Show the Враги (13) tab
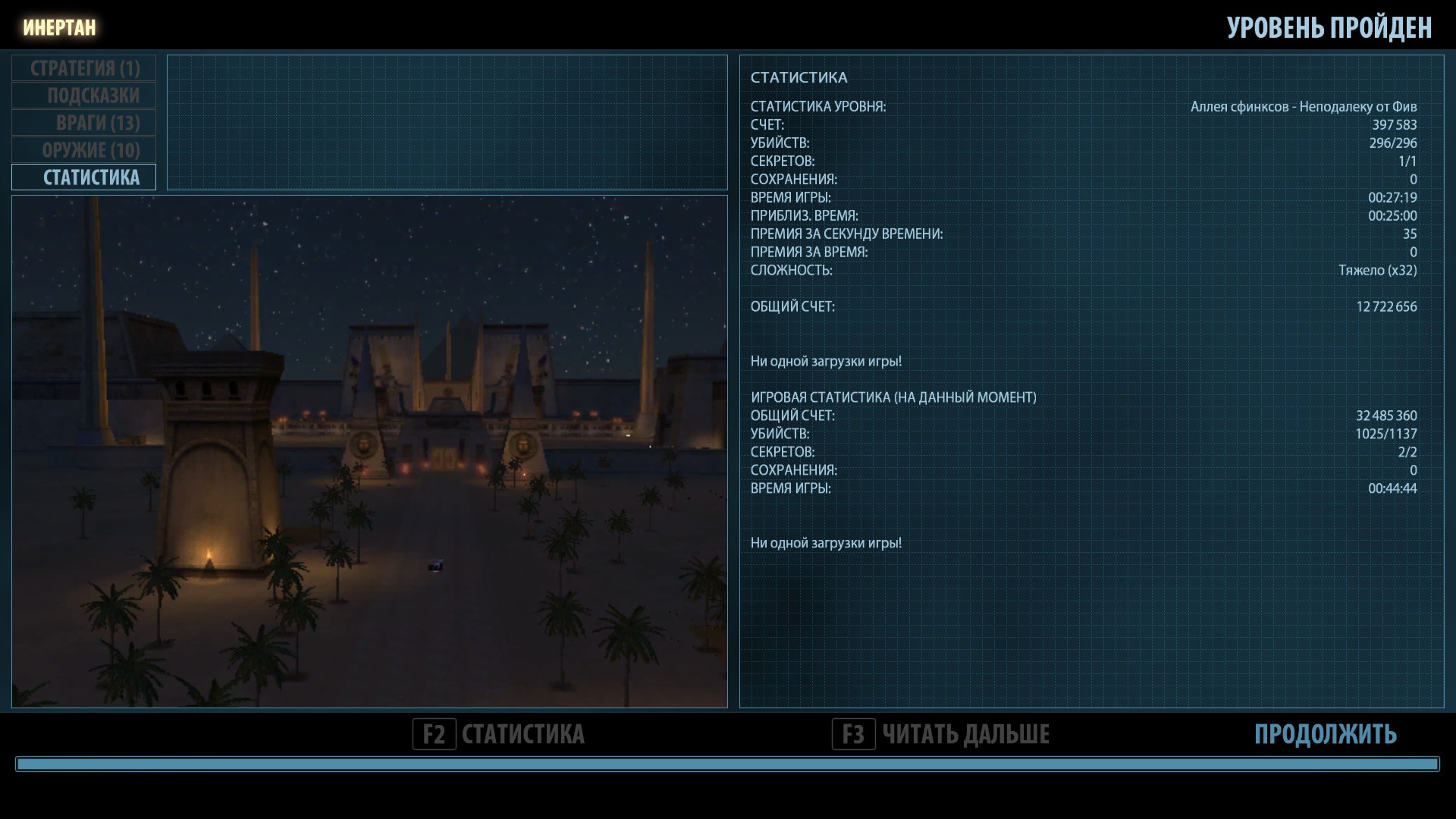Screen dimensions: 1456x819 (x=84, y=123)
